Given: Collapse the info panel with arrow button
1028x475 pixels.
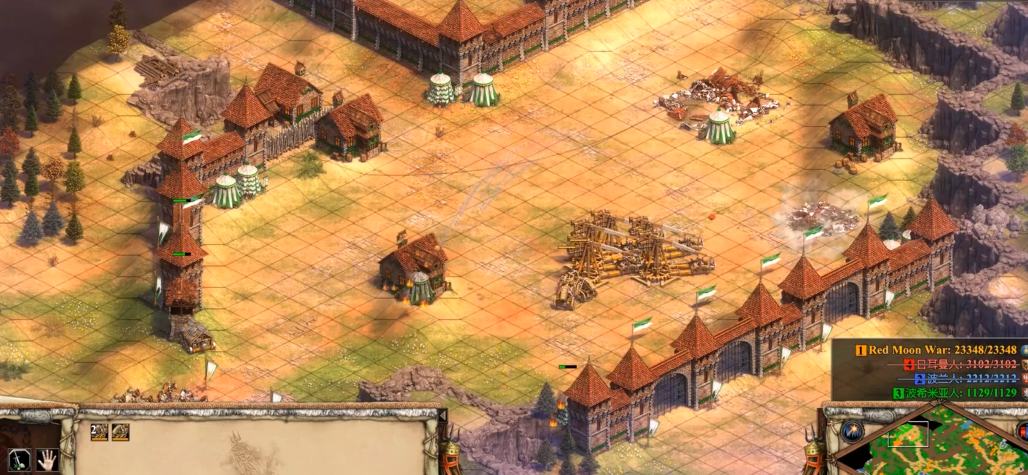Looking at the screenshot, I should (441, 413).
